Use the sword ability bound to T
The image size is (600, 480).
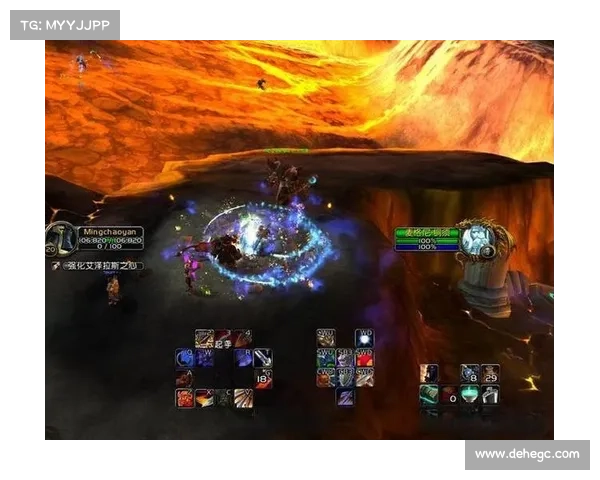[262, 357]
